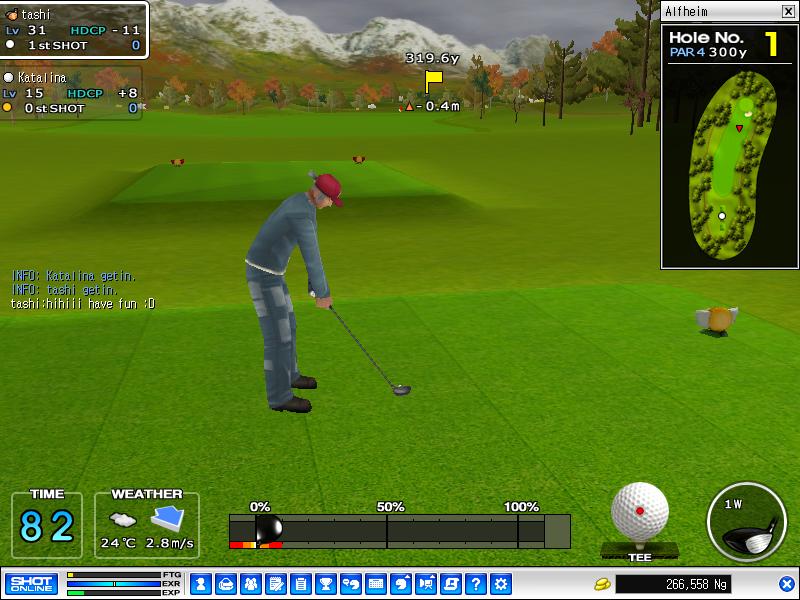Close the Alfheim hole map panel
The height and width of the screenshot is (600, 800).
(x=788, y=11)
